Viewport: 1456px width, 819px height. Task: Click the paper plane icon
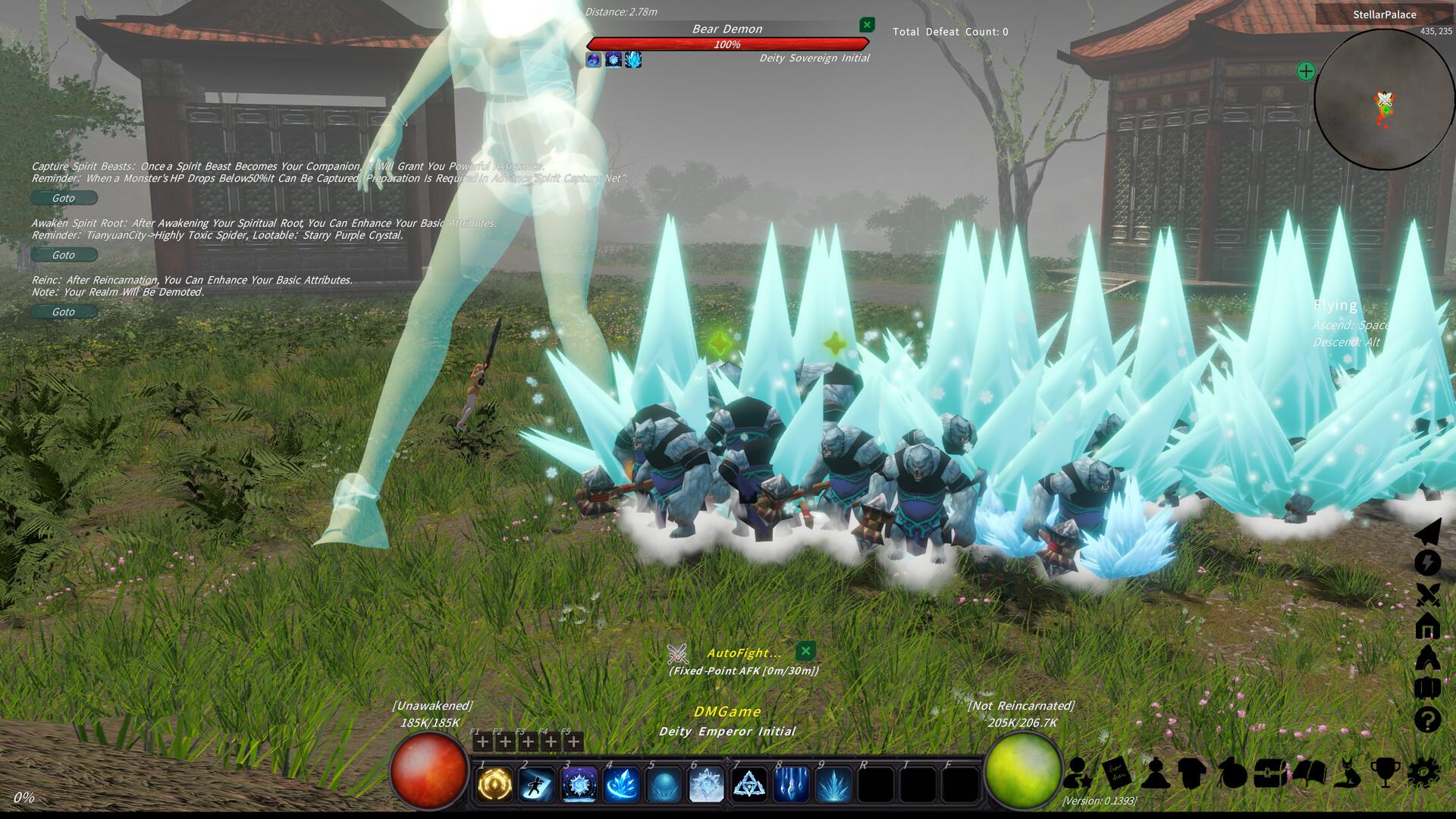tap(1427, 532)
